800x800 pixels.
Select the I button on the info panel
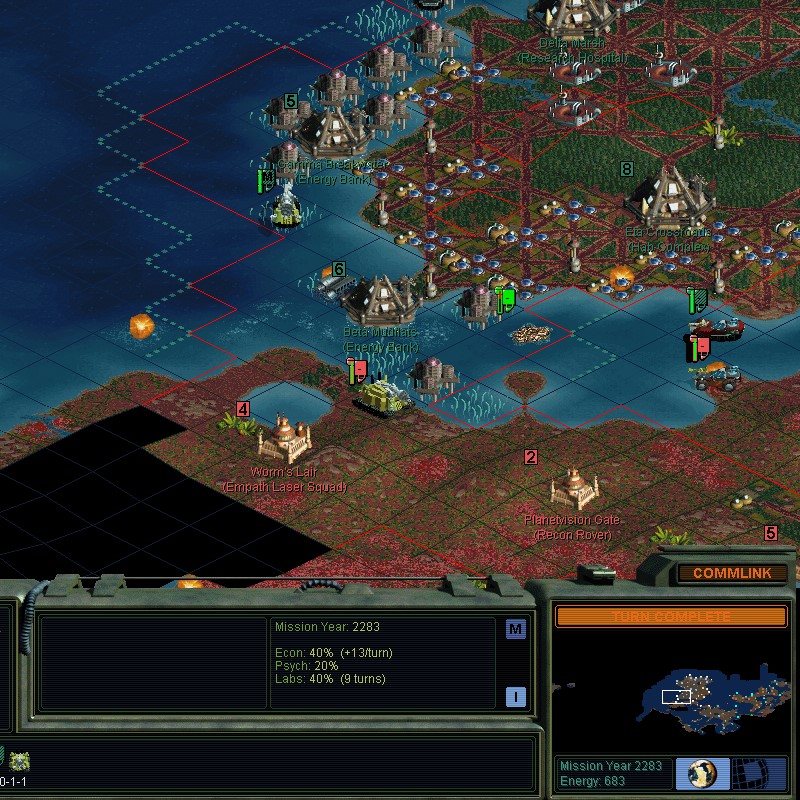[516, 697]
